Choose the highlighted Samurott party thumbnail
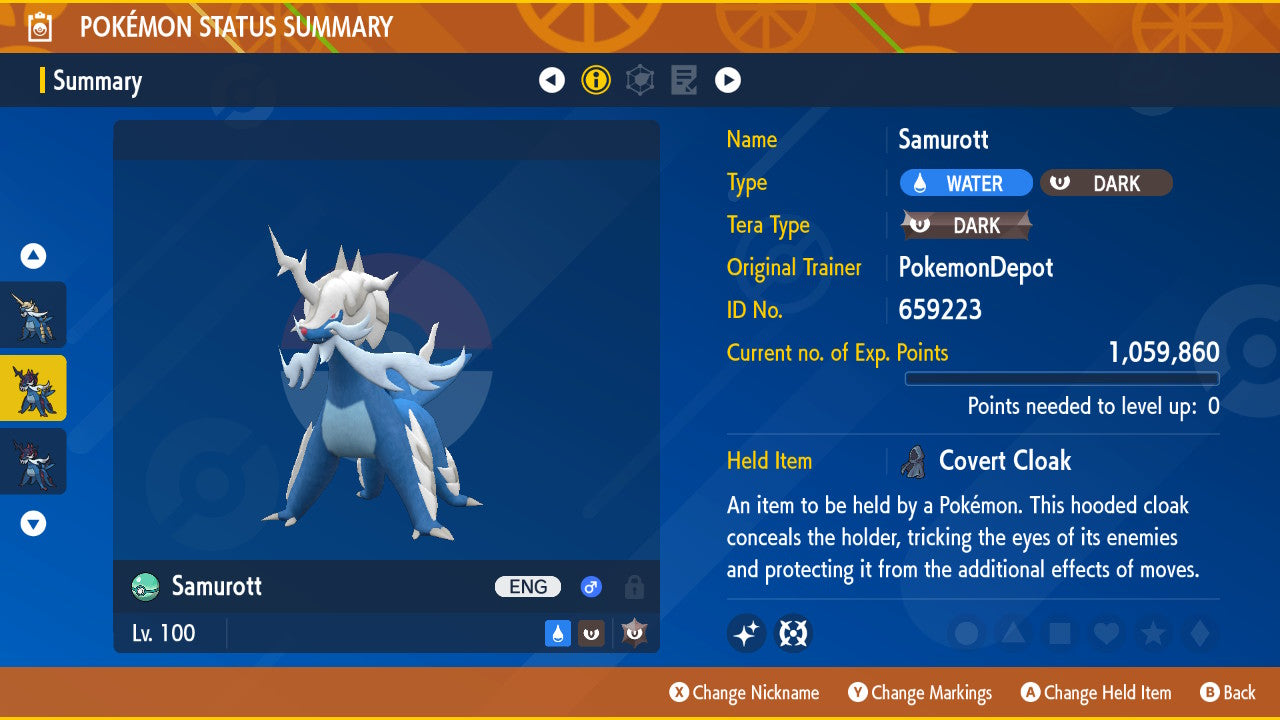The image size is (1280, 720). click(33, 388)
